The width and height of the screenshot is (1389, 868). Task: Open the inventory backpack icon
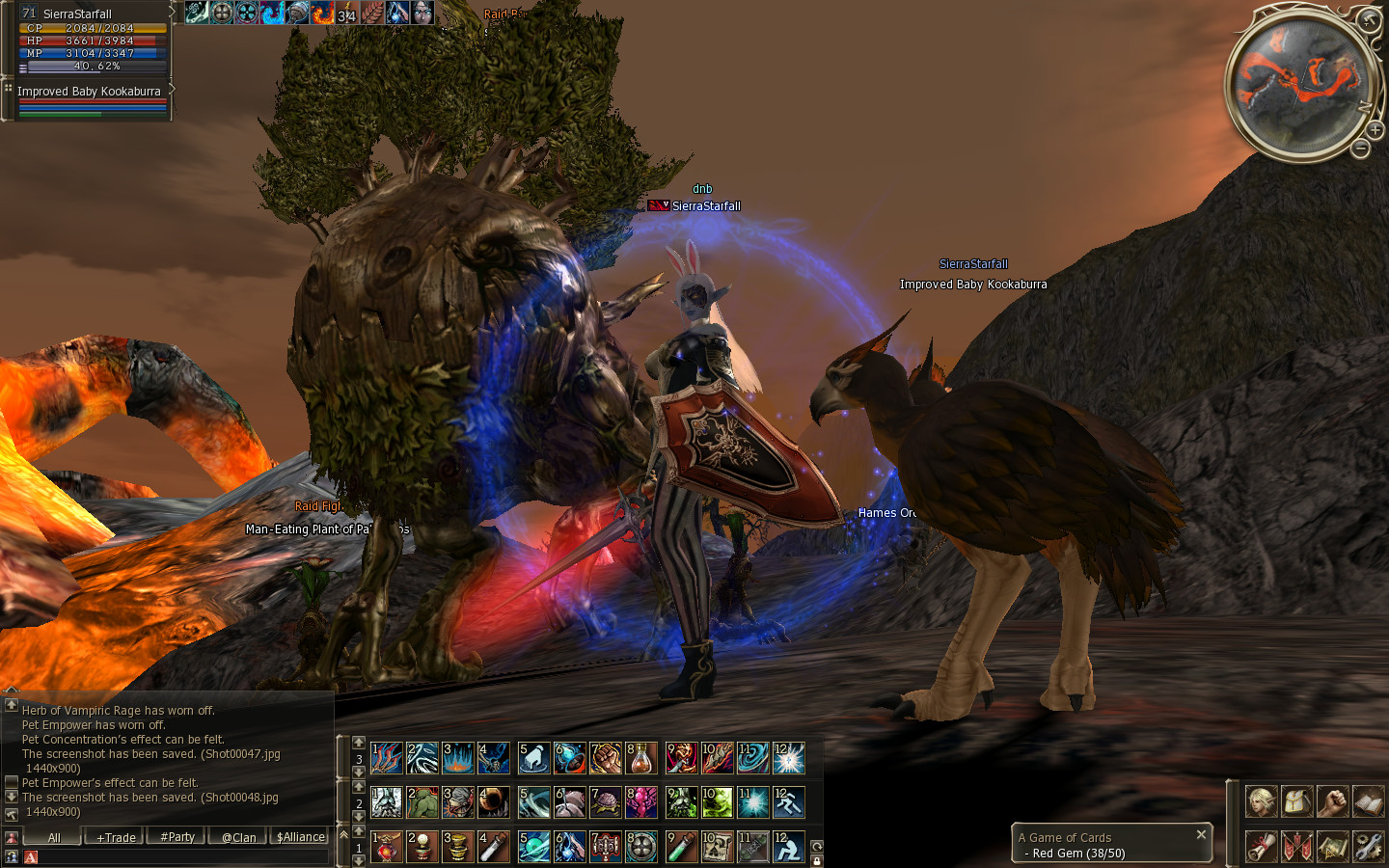coord(1296,800)
